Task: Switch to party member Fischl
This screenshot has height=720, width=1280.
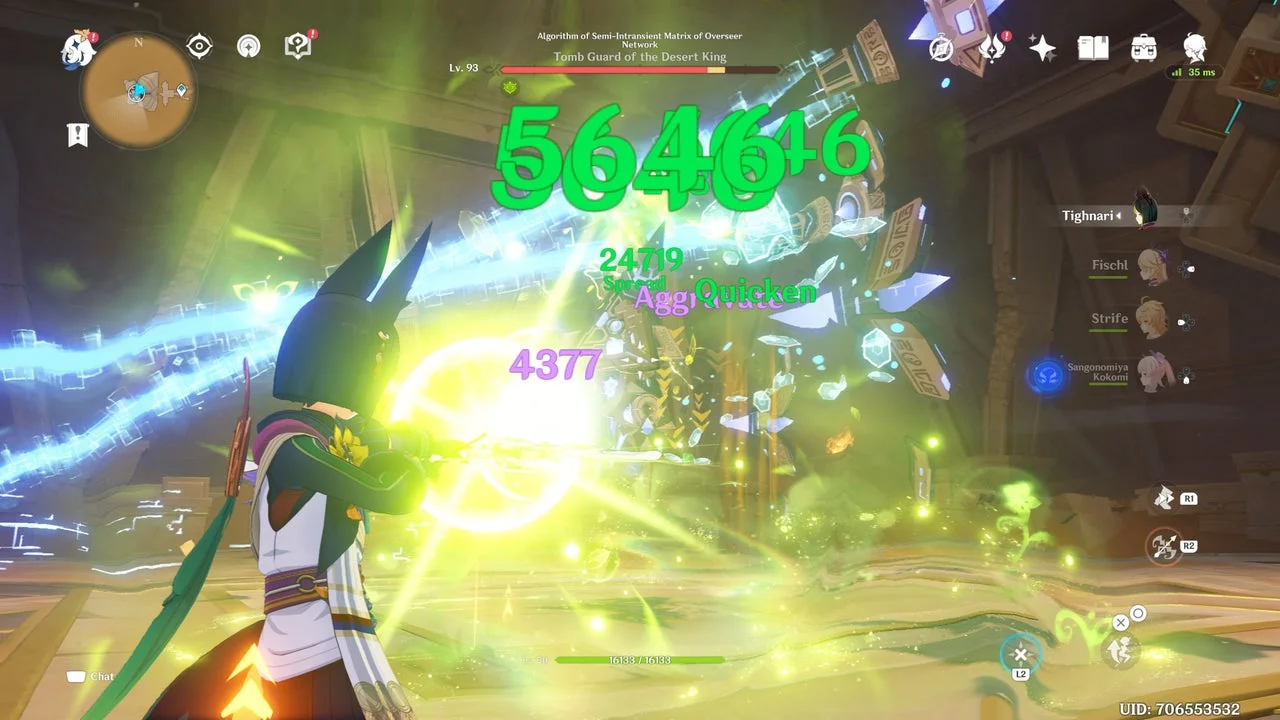Action: pyautogui.click(x=1153, y=266)
